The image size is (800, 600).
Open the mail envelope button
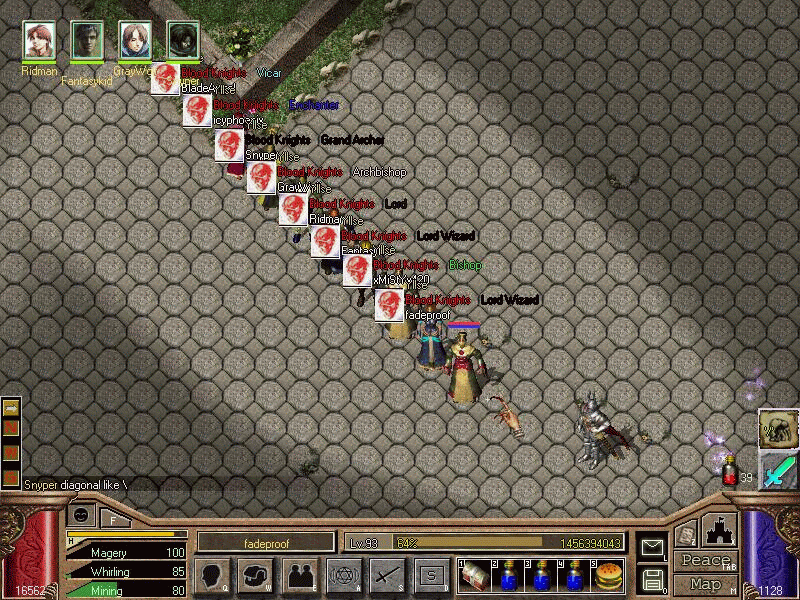pos(652,547)
